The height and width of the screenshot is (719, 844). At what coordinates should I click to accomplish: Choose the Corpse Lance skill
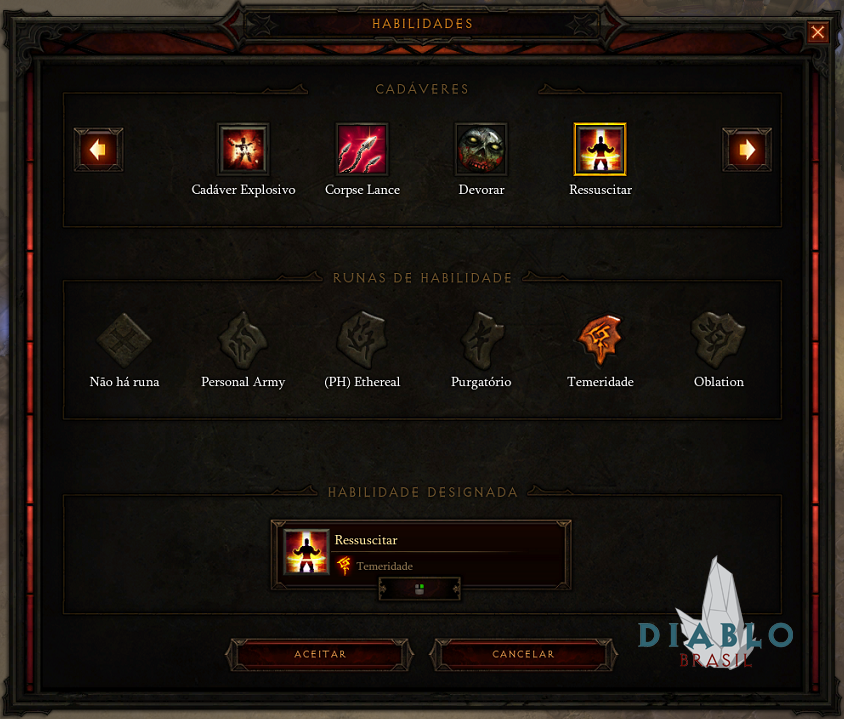pyautogui.click(x=362, y=150)
